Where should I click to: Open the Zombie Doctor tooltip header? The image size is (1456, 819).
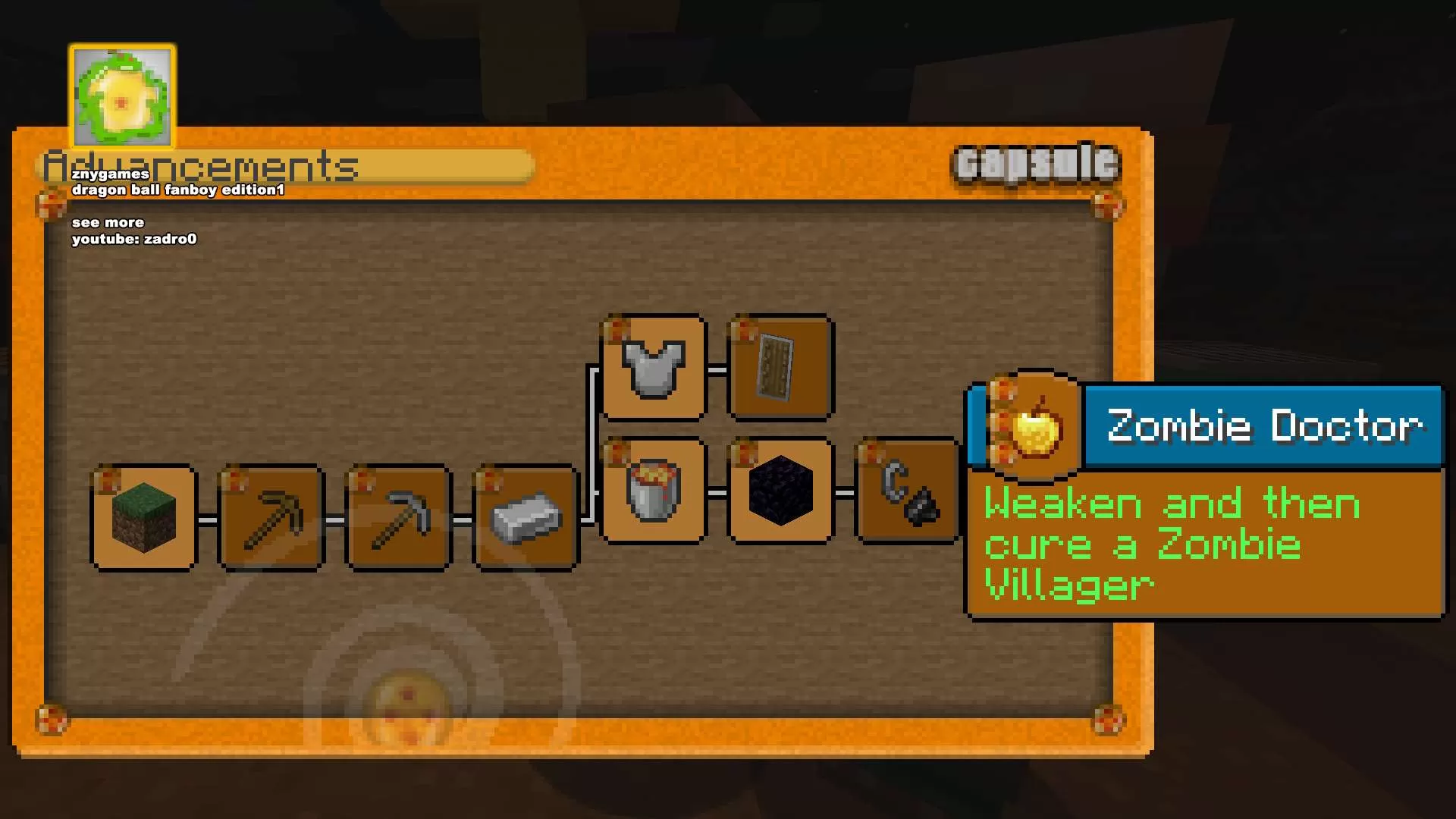click(1259, 426)
